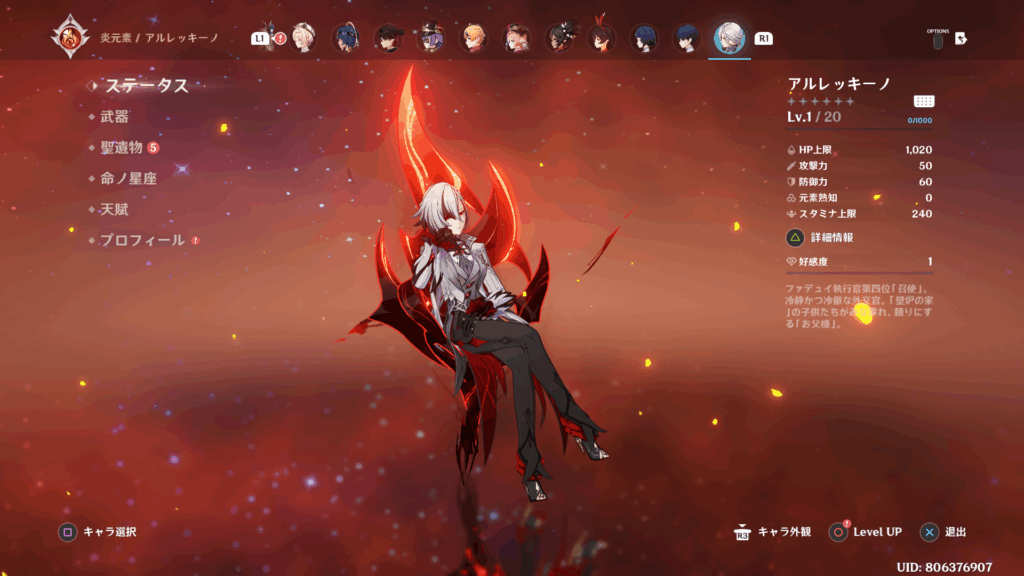Viewport: 1024px width, 576px height.
Task: Click the Level UP button
Action: 866,532
